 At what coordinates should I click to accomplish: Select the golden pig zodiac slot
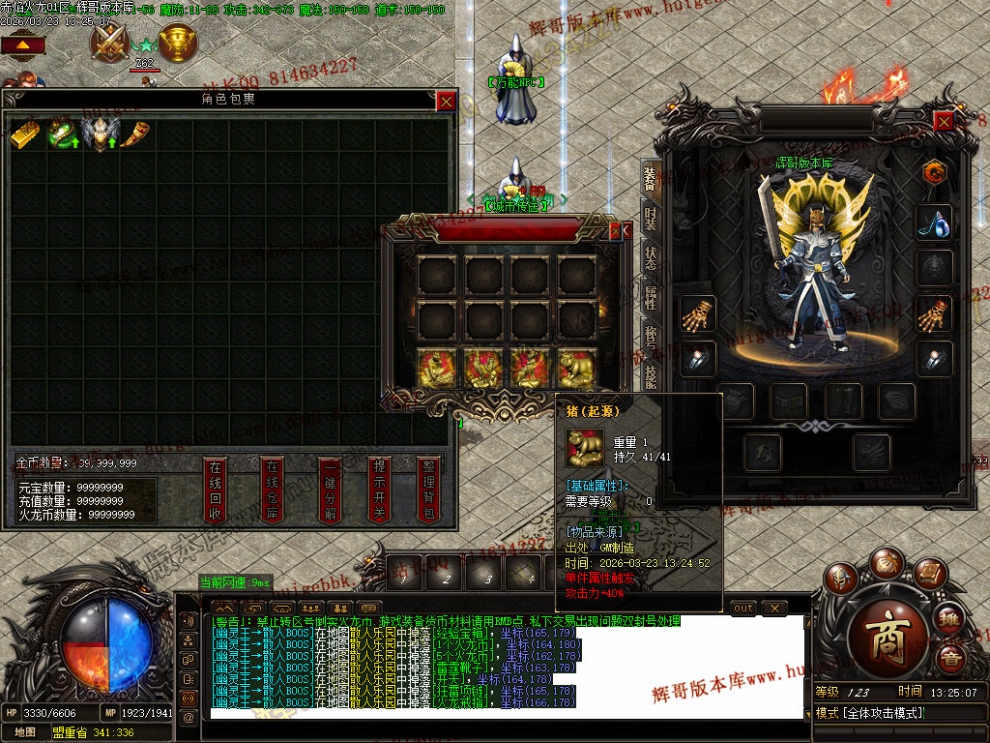pyautogui.click(x=577, y=369)
